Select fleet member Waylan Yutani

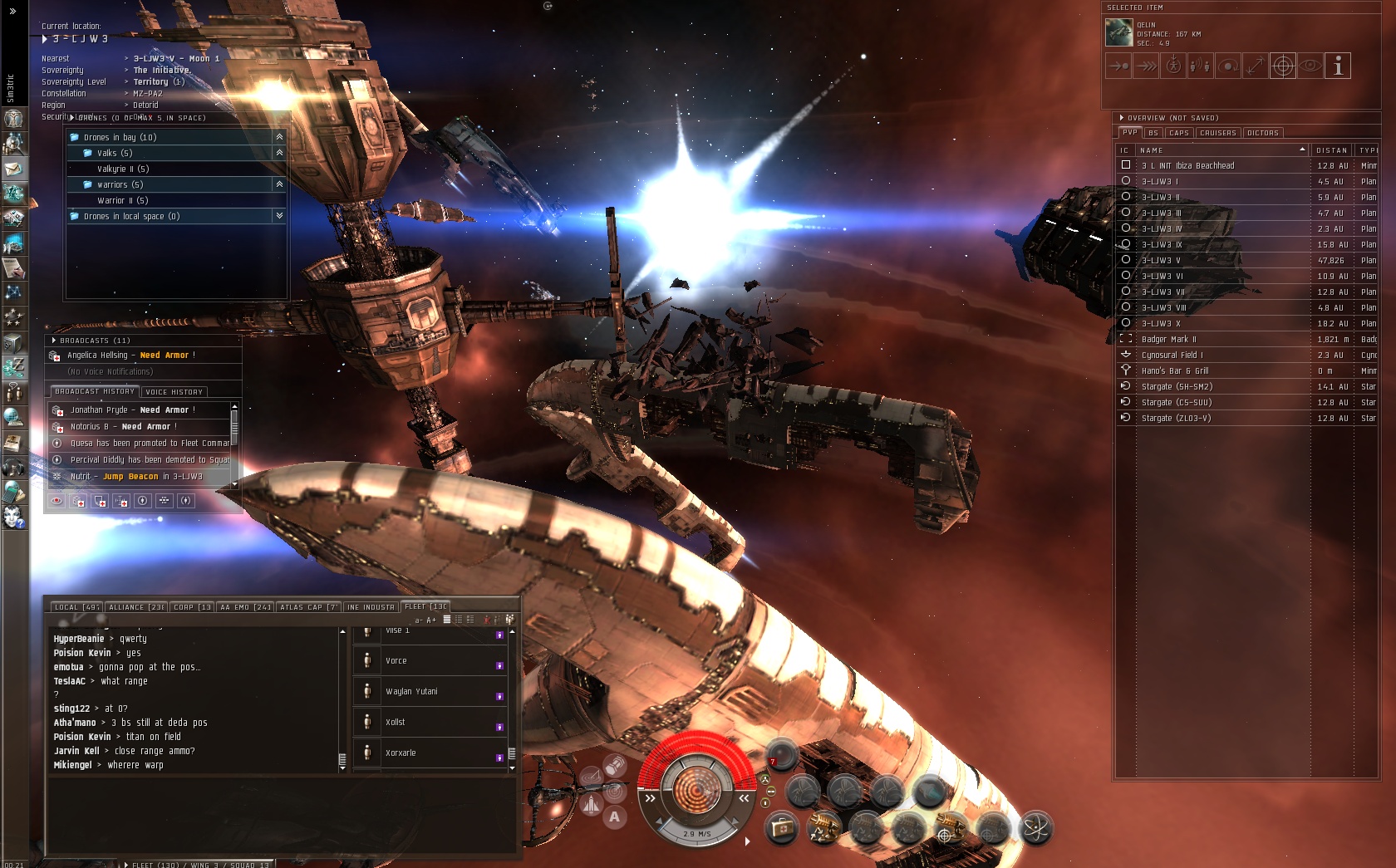pos(411,692)
